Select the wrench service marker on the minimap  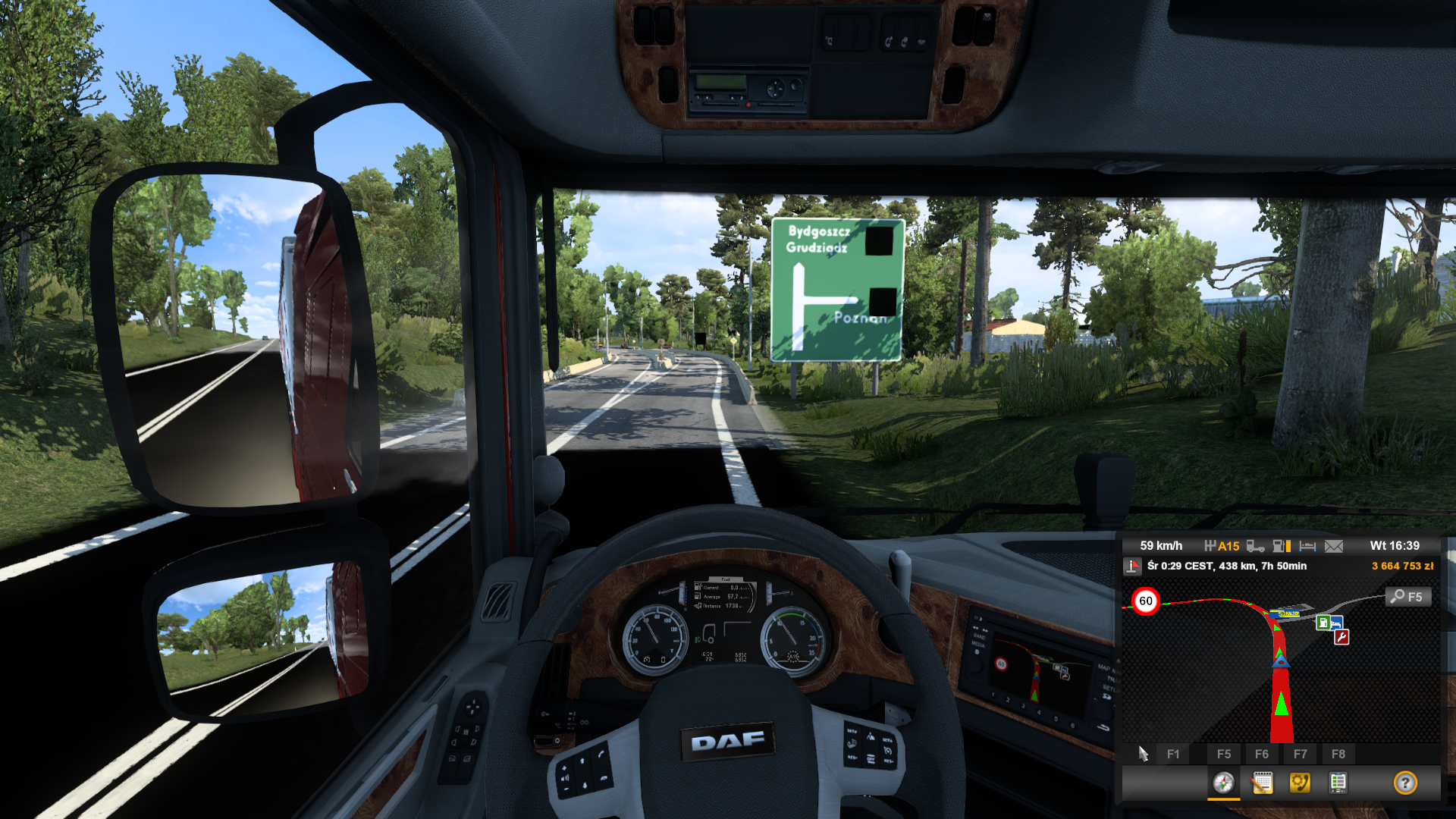click(x=1341, y=637)
